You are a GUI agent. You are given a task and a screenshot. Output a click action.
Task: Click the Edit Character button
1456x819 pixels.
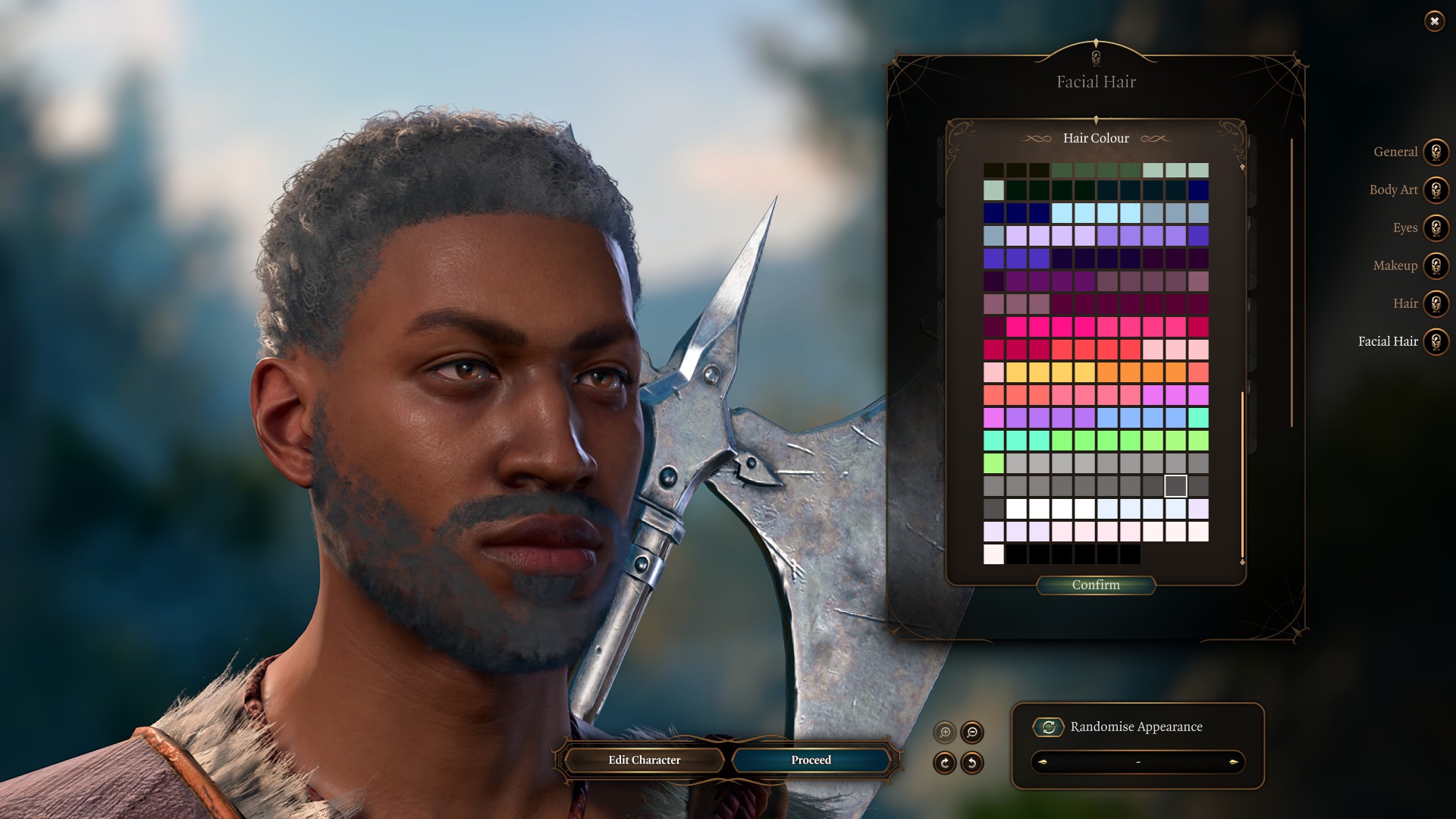[644, 760]
